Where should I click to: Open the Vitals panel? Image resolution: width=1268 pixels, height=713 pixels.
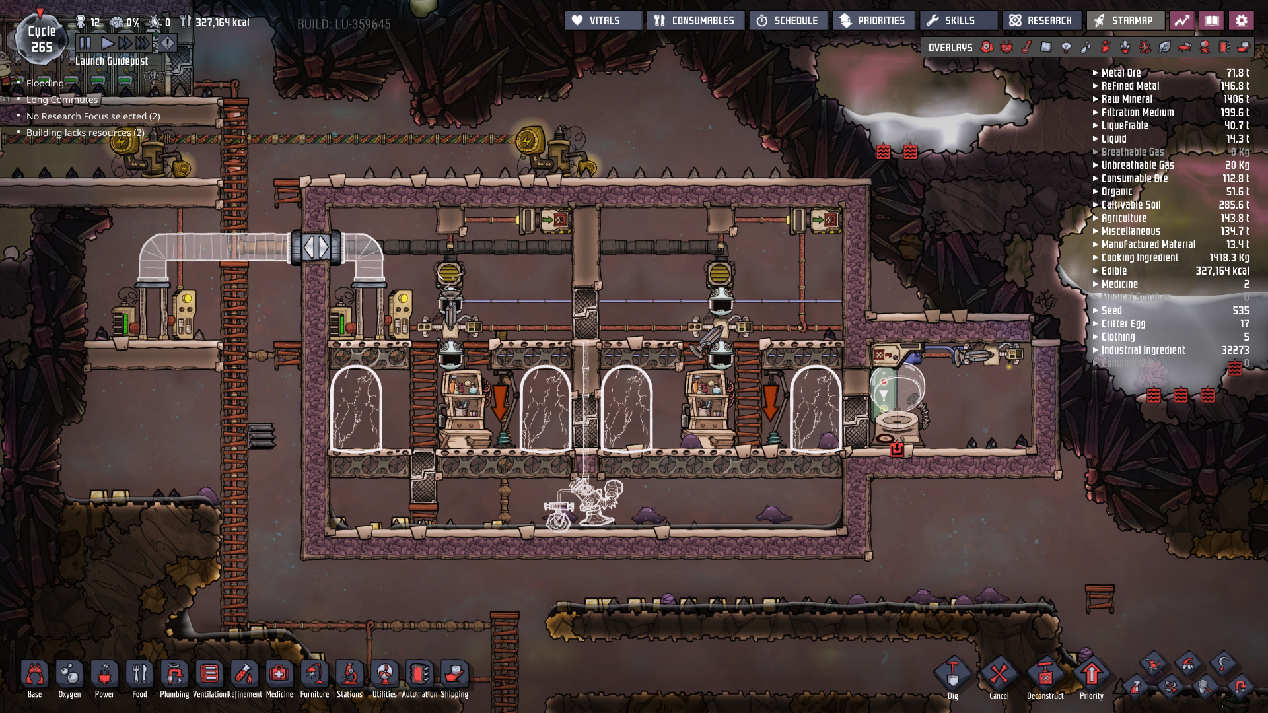pyautogui.click(x=604, y=20)
